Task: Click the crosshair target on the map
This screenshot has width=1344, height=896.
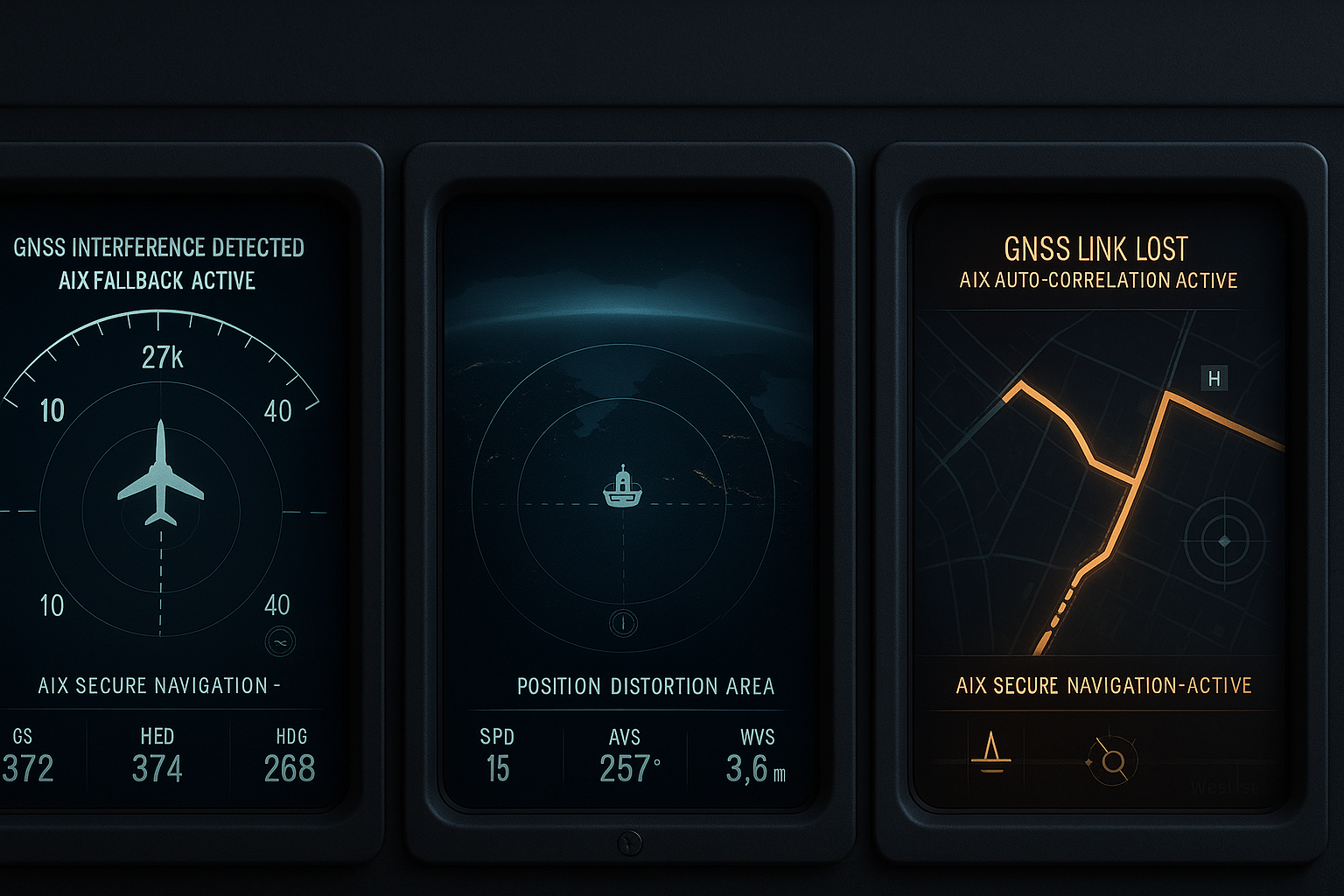Action: (x=1224, y=542)
